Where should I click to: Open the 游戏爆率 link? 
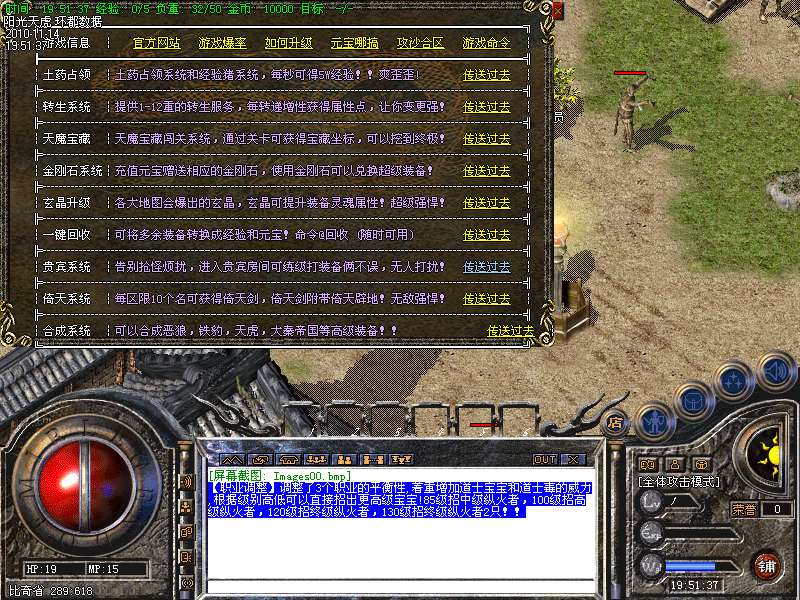tap(222, 43)
